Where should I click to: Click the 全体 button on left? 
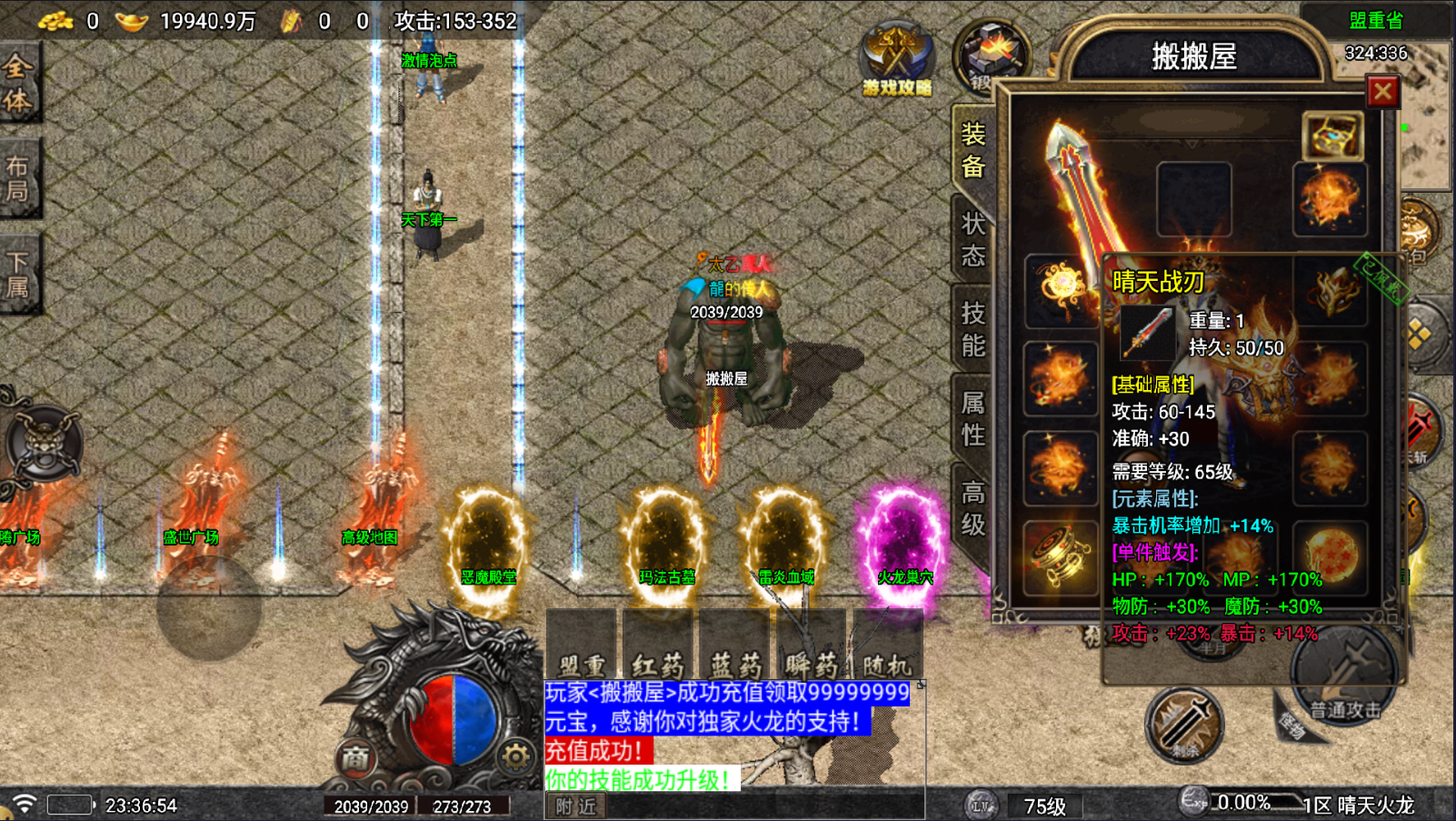click(x=18, y=83)
